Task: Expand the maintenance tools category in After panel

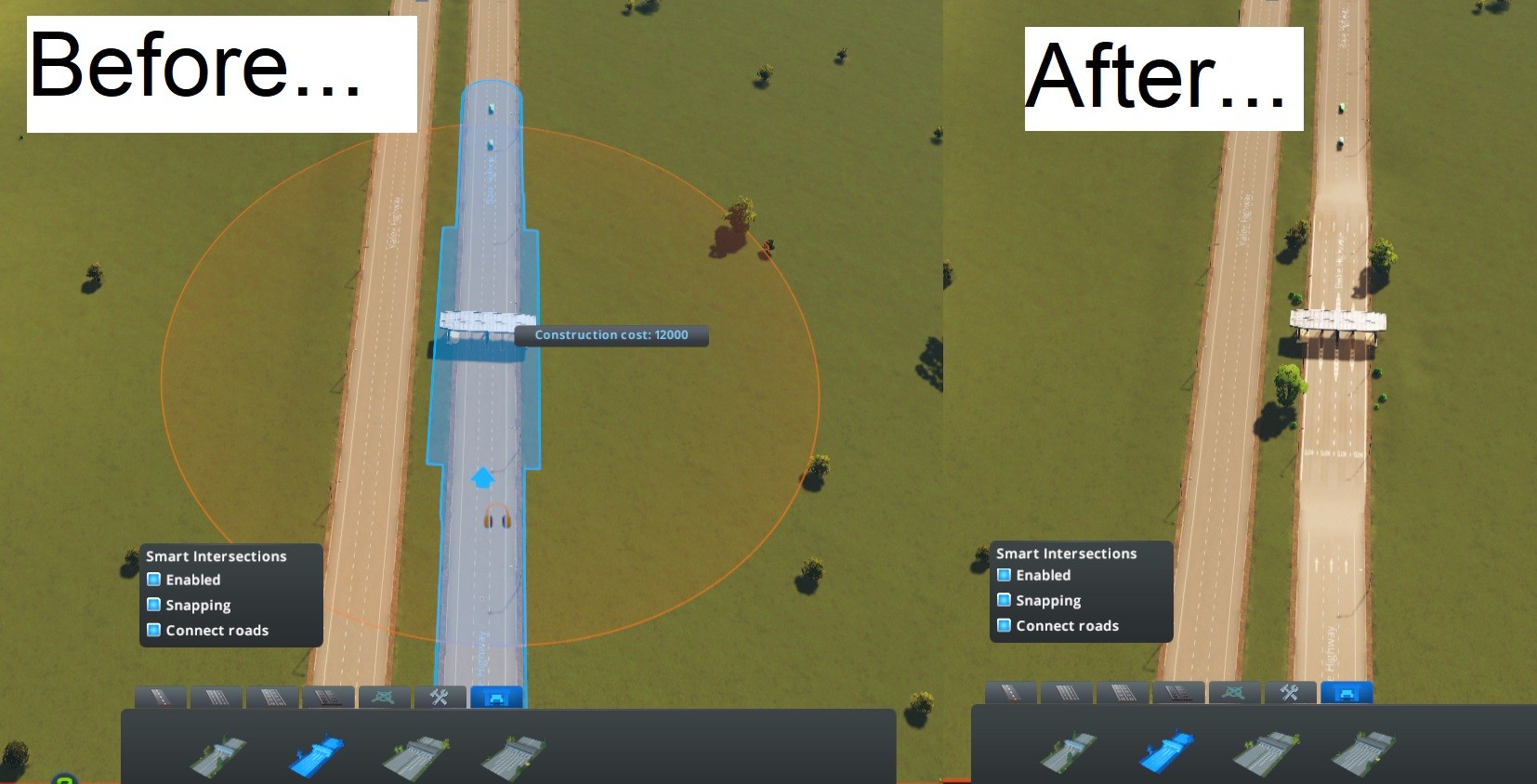Action: click(x=1290, y=692)
